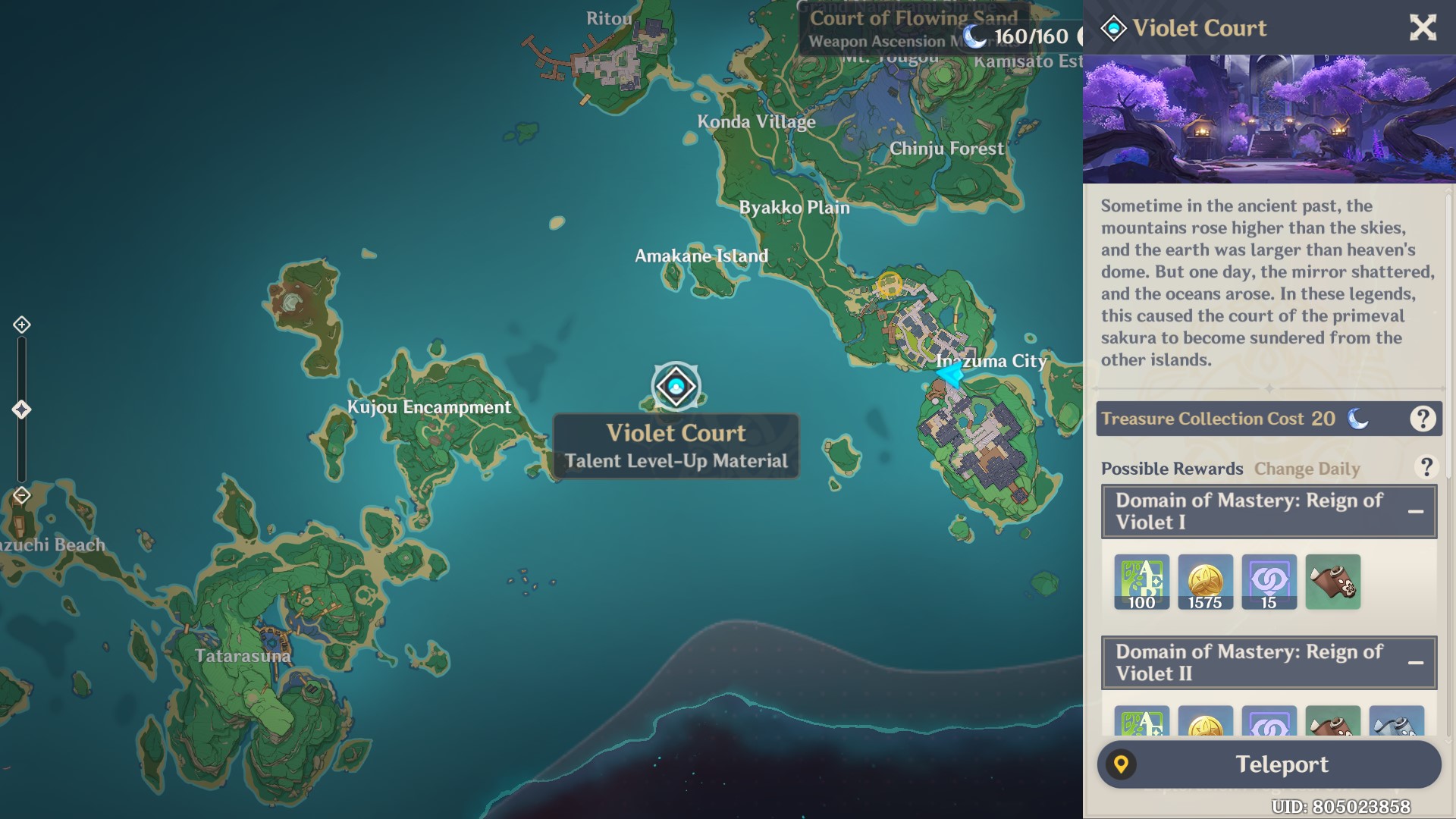
Task: Click the brown talent scroll reward icon
Action: pos(1333,582)
